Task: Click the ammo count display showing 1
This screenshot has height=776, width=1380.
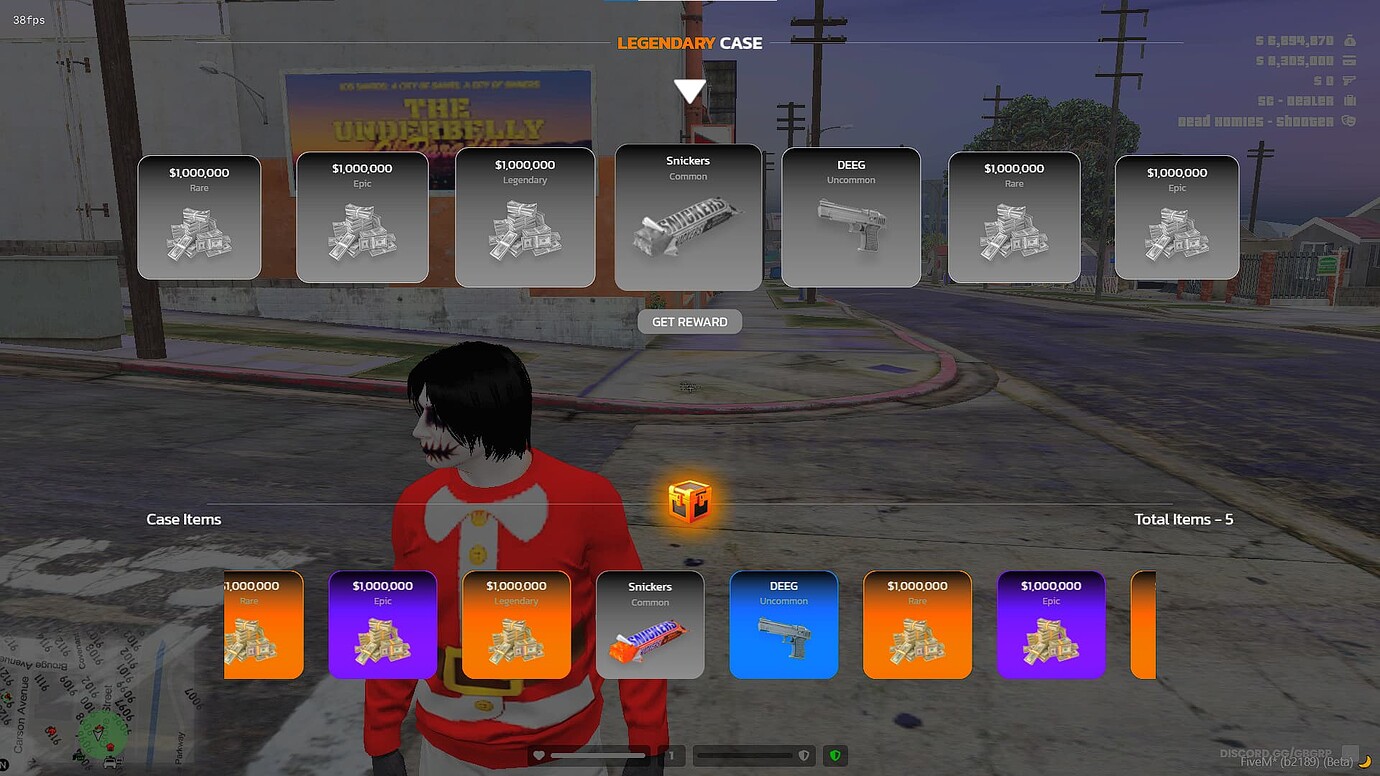Action: click(670, 755)
